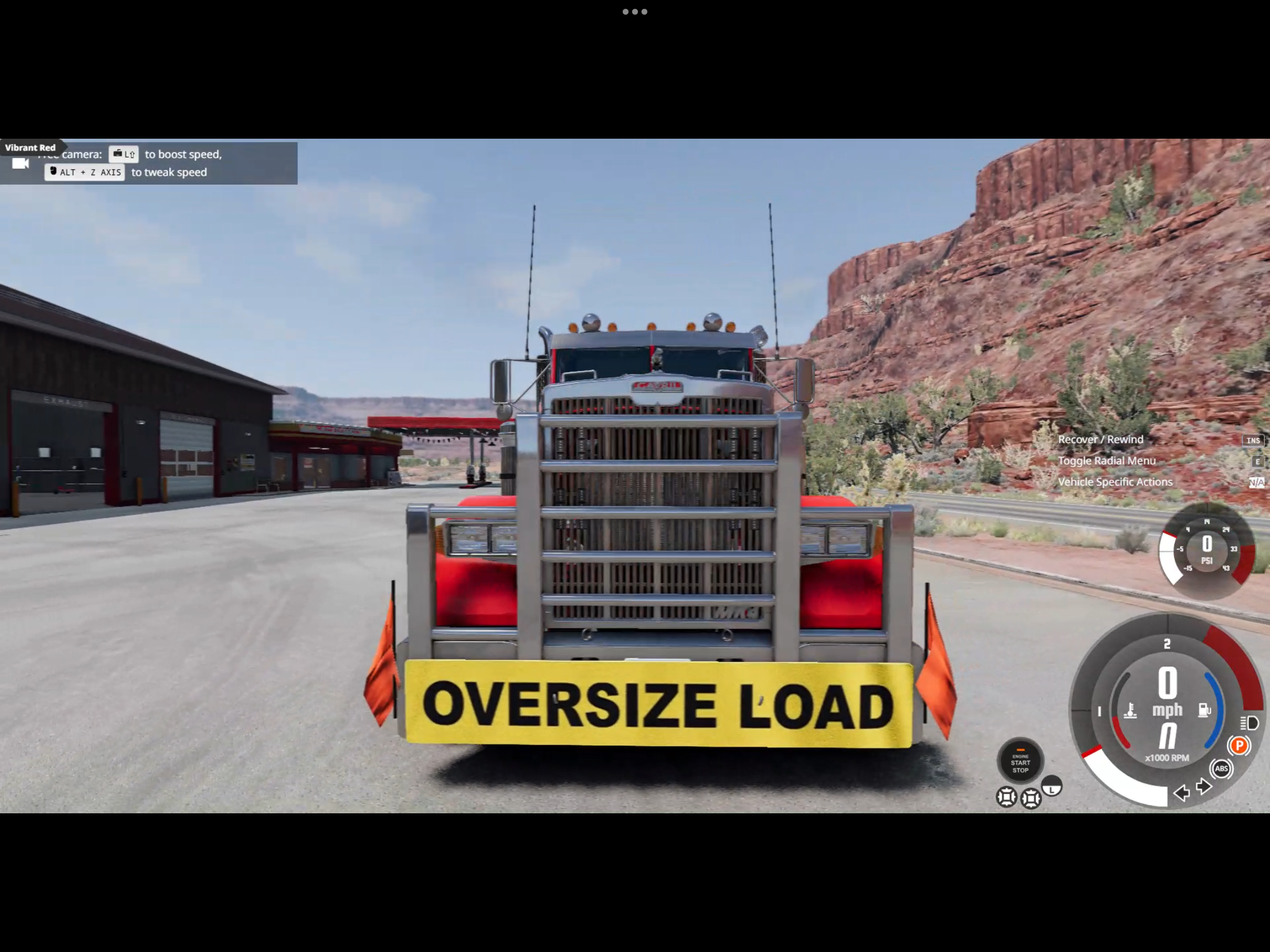
Task: Click the free camera icon
Action: (21, 163)
